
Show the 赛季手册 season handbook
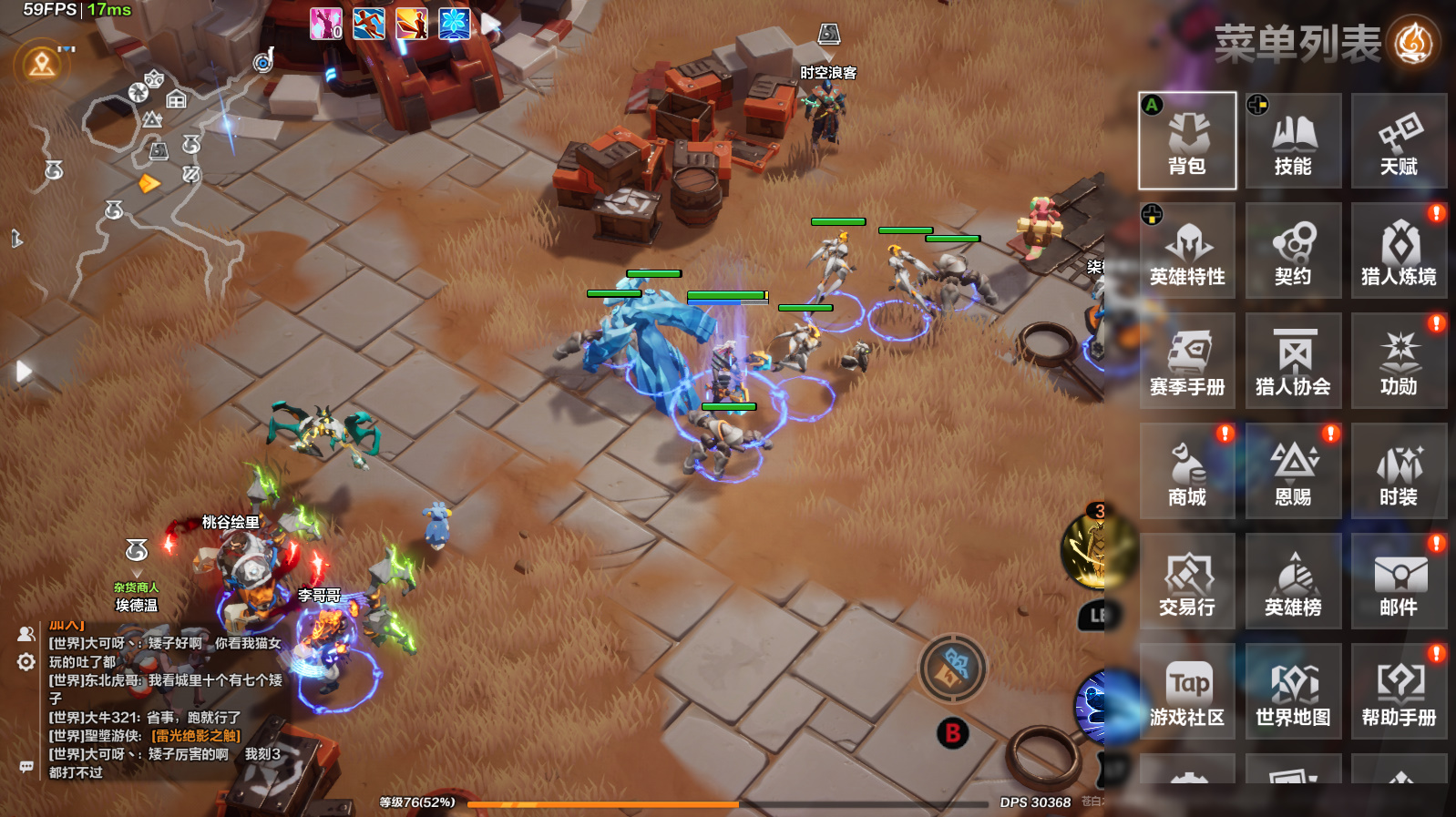click(1187, 361)
